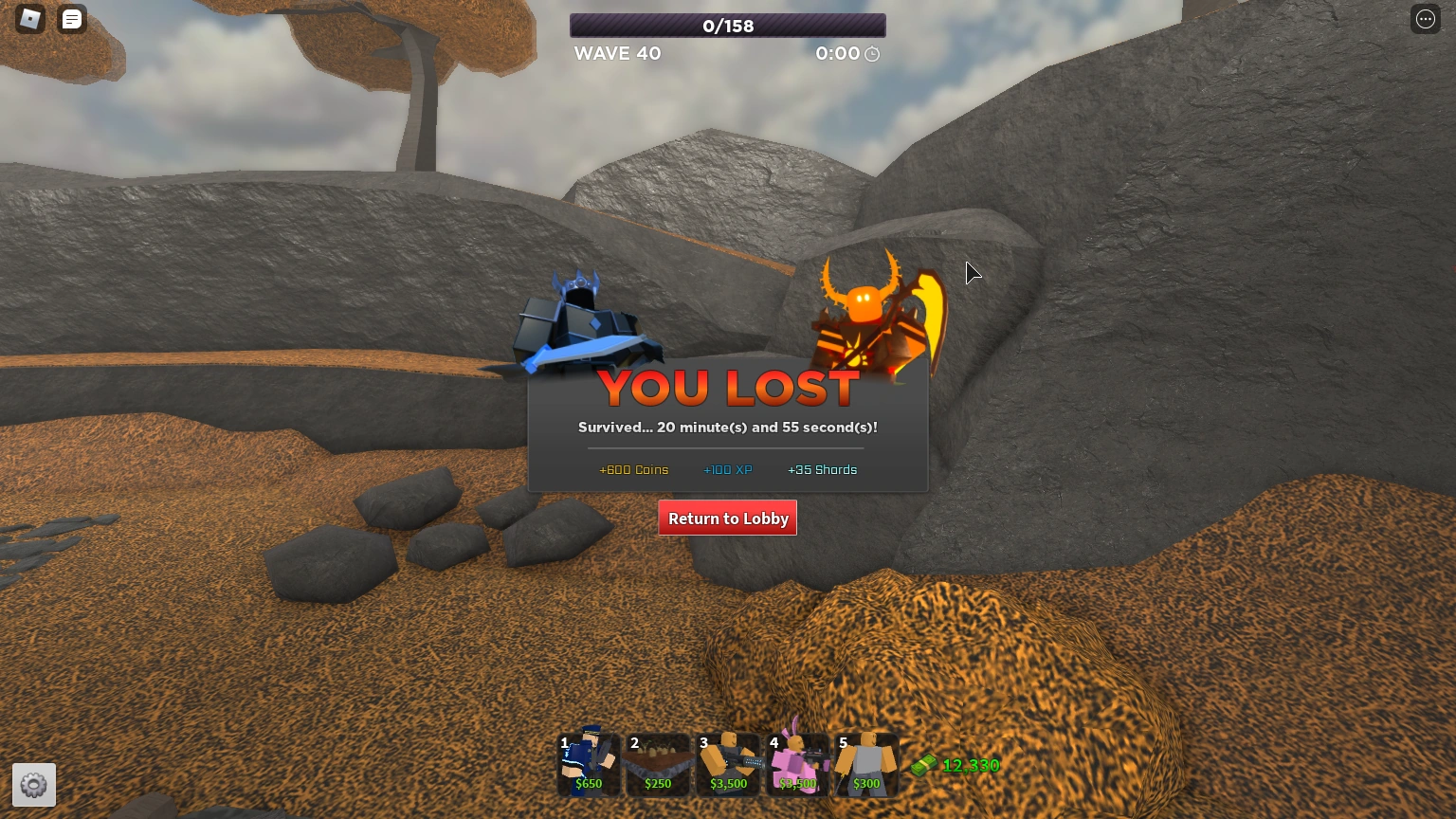1456x819 pixels.
Task: Select the $300 soldier in slot 5
Action: 865,764
